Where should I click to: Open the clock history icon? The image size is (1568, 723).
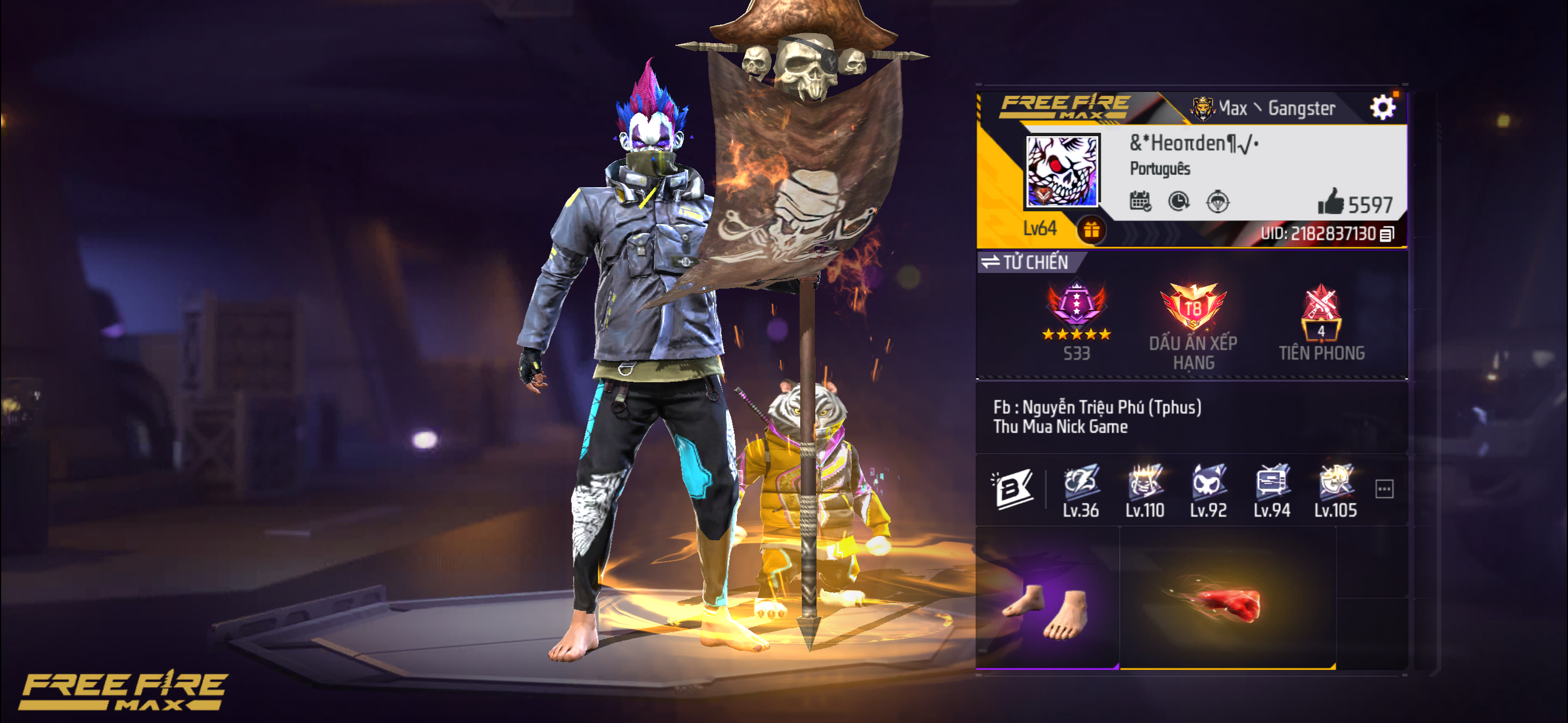[1179, 201]
